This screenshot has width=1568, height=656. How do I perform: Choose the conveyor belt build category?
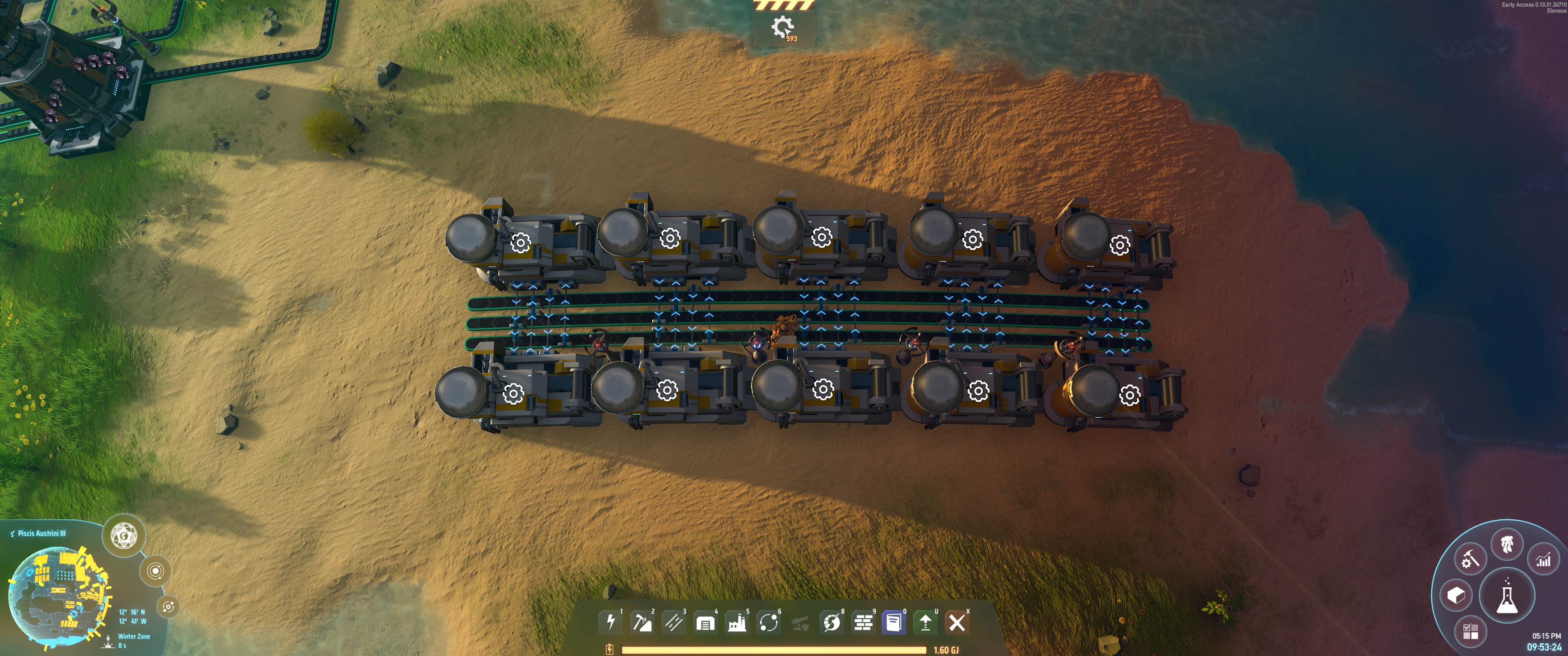(x=673, y=622)
